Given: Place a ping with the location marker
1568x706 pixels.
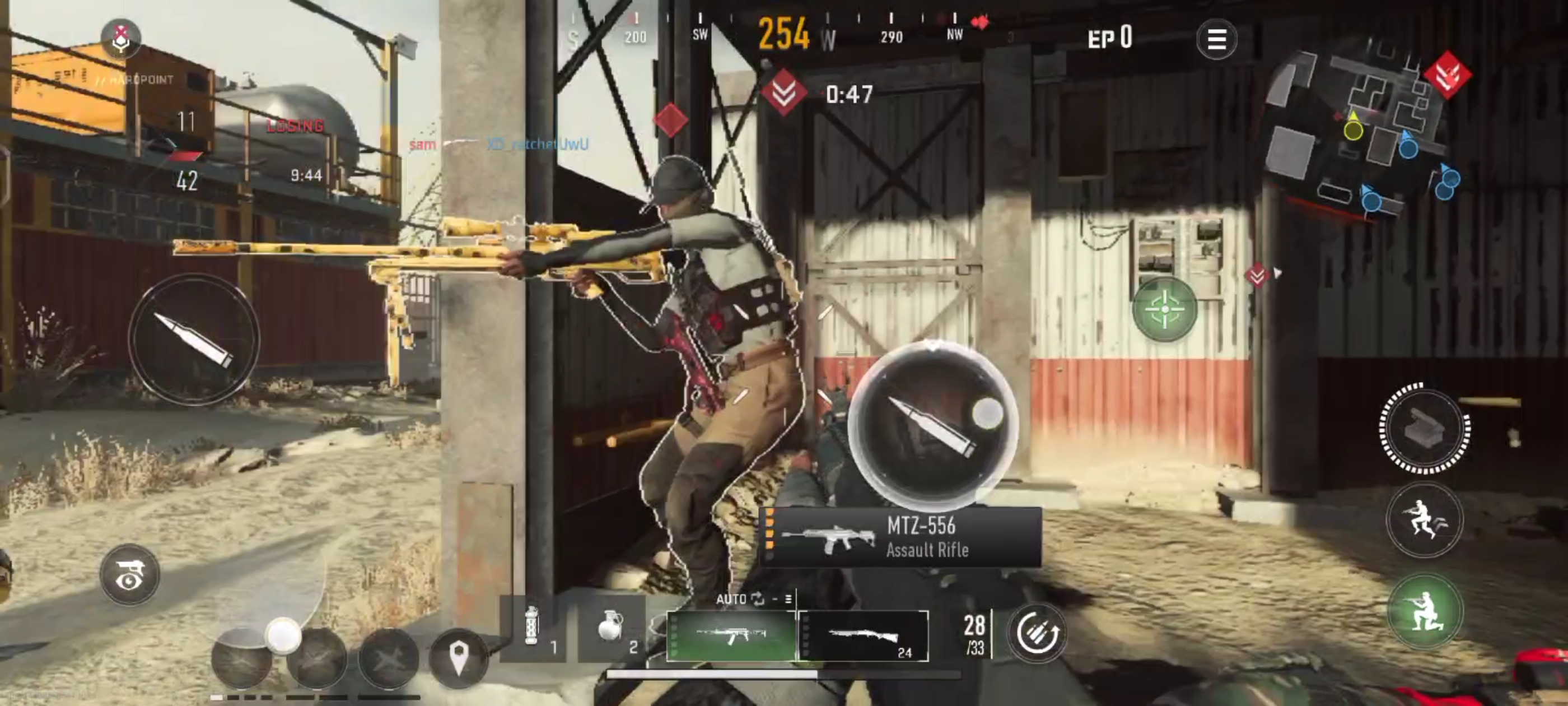Looking at the screenshot, I should click(458, 658).
